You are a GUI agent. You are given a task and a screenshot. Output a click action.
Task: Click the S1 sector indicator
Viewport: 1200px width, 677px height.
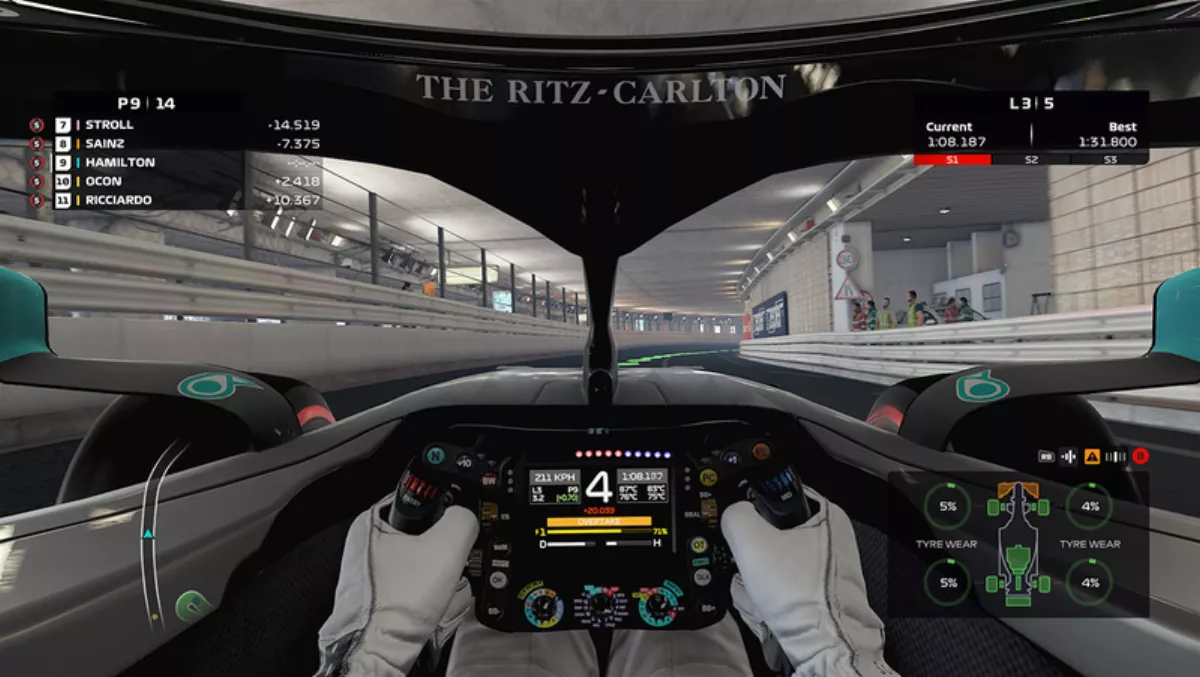tap(952, 160)
